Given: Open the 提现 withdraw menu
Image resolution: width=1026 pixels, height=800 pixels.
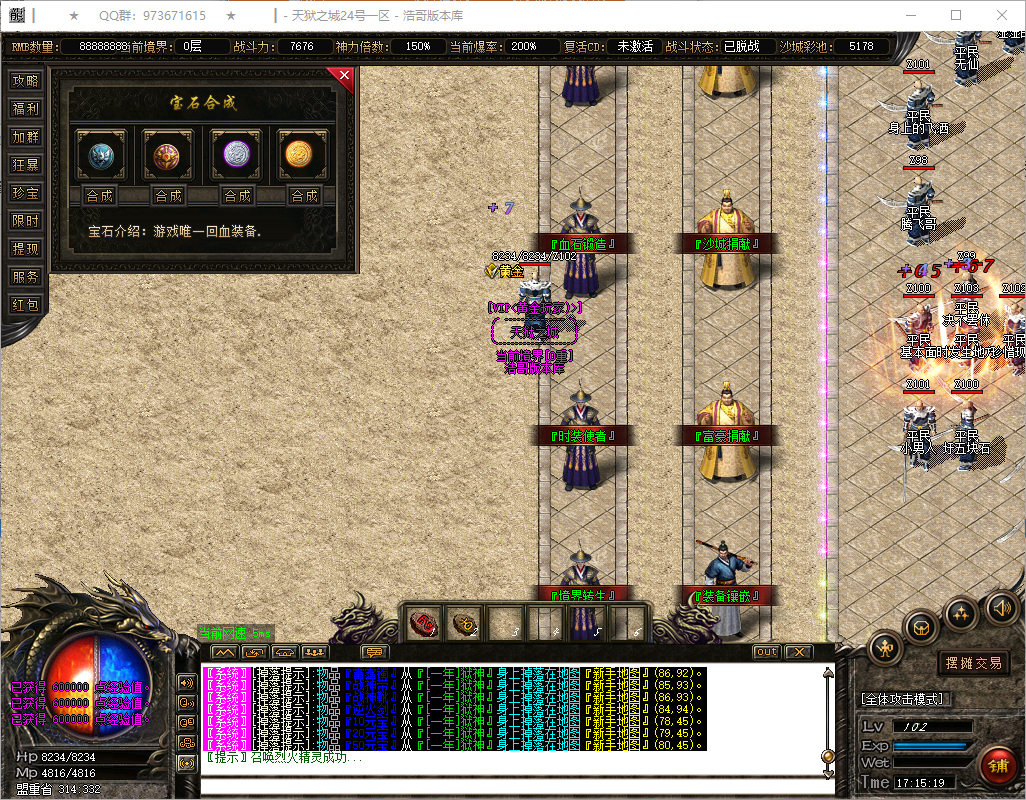Looking at the screenshot, I should (x=25, y=249).
